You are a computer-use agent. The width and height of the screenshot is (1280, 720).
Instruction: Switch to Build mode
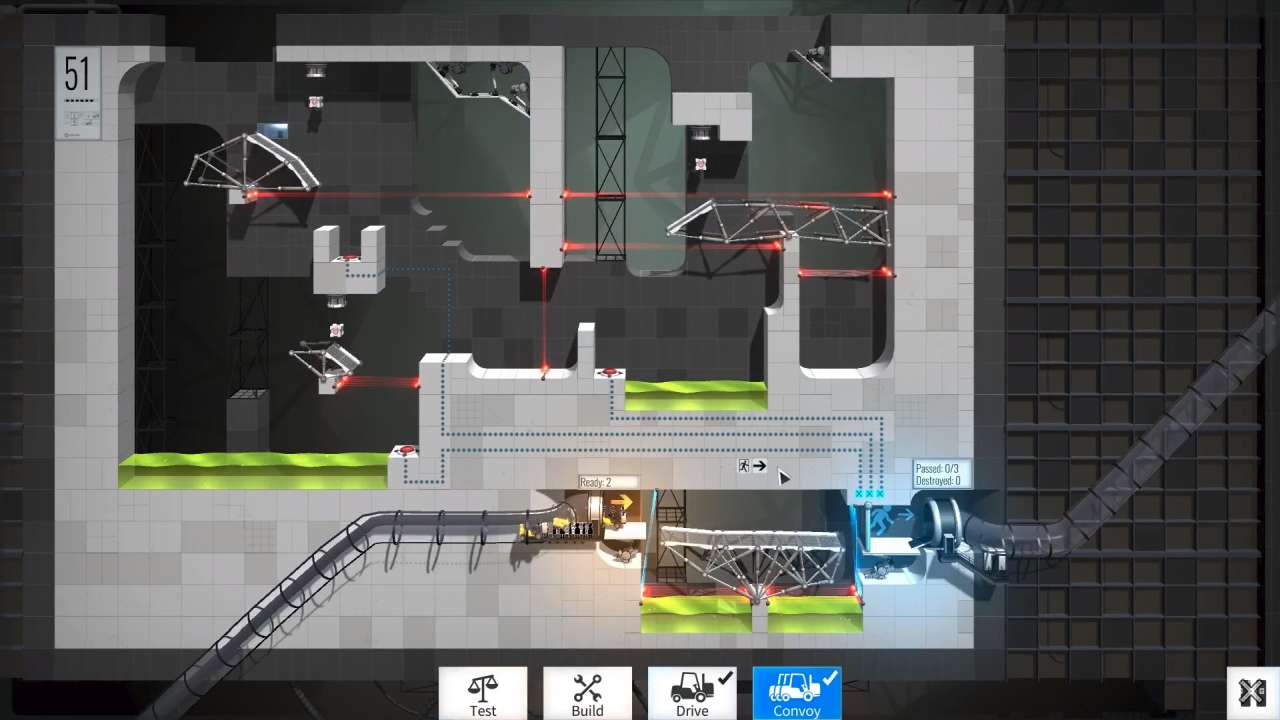point(587,693)
